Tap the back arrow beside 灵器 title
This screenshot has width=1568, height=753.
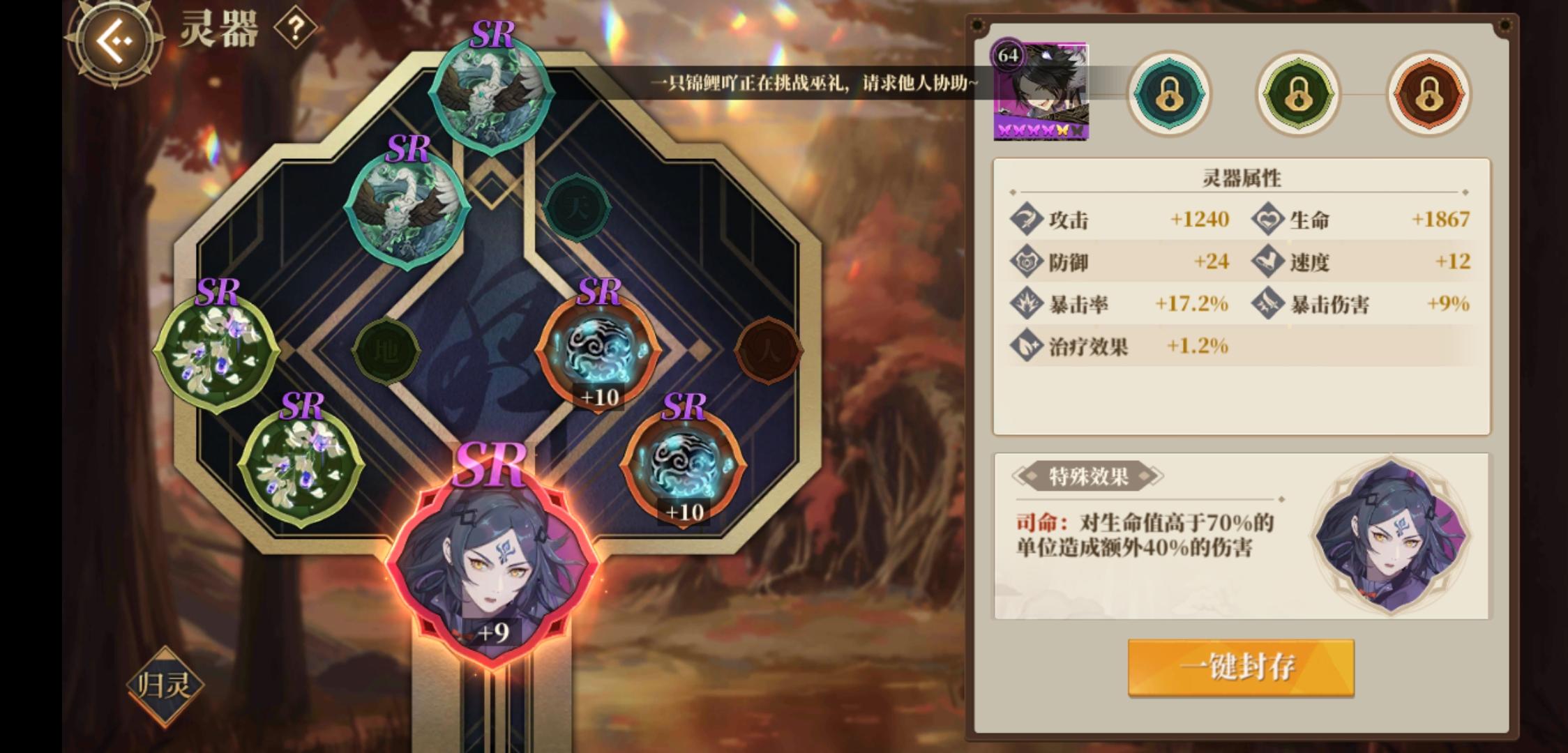115,42
